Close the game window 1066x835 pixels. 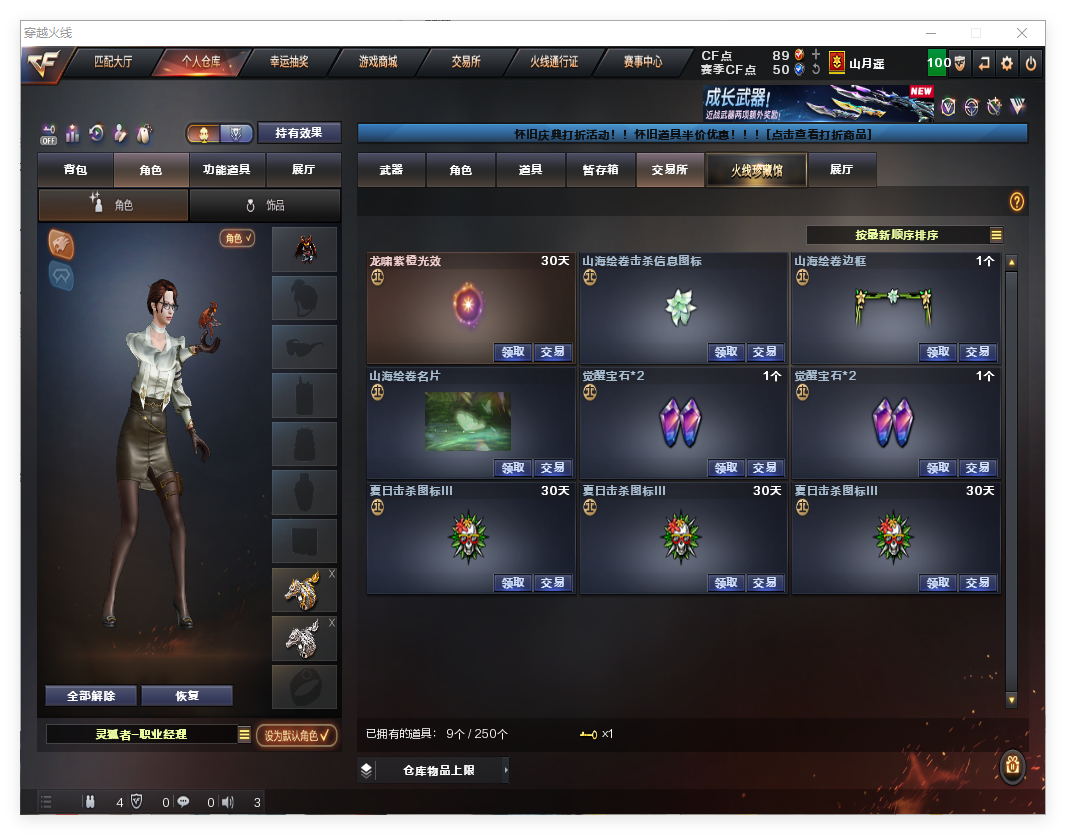(x=1023, y=33)
